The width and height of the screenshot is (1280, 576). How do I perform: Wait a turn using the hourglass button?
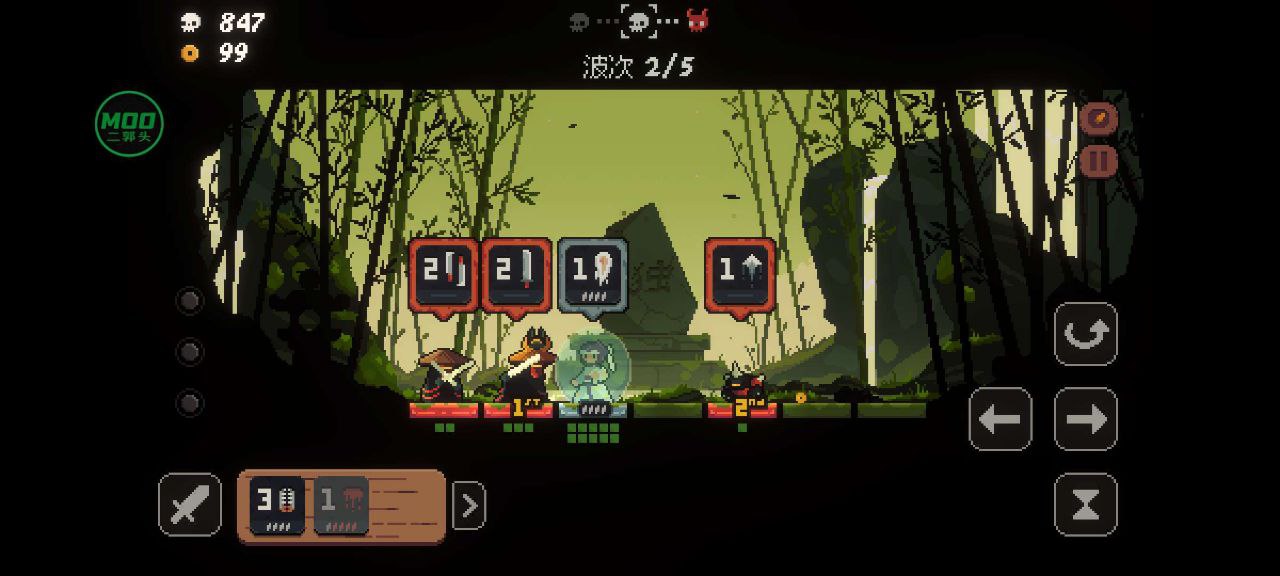coord(1086,505)
